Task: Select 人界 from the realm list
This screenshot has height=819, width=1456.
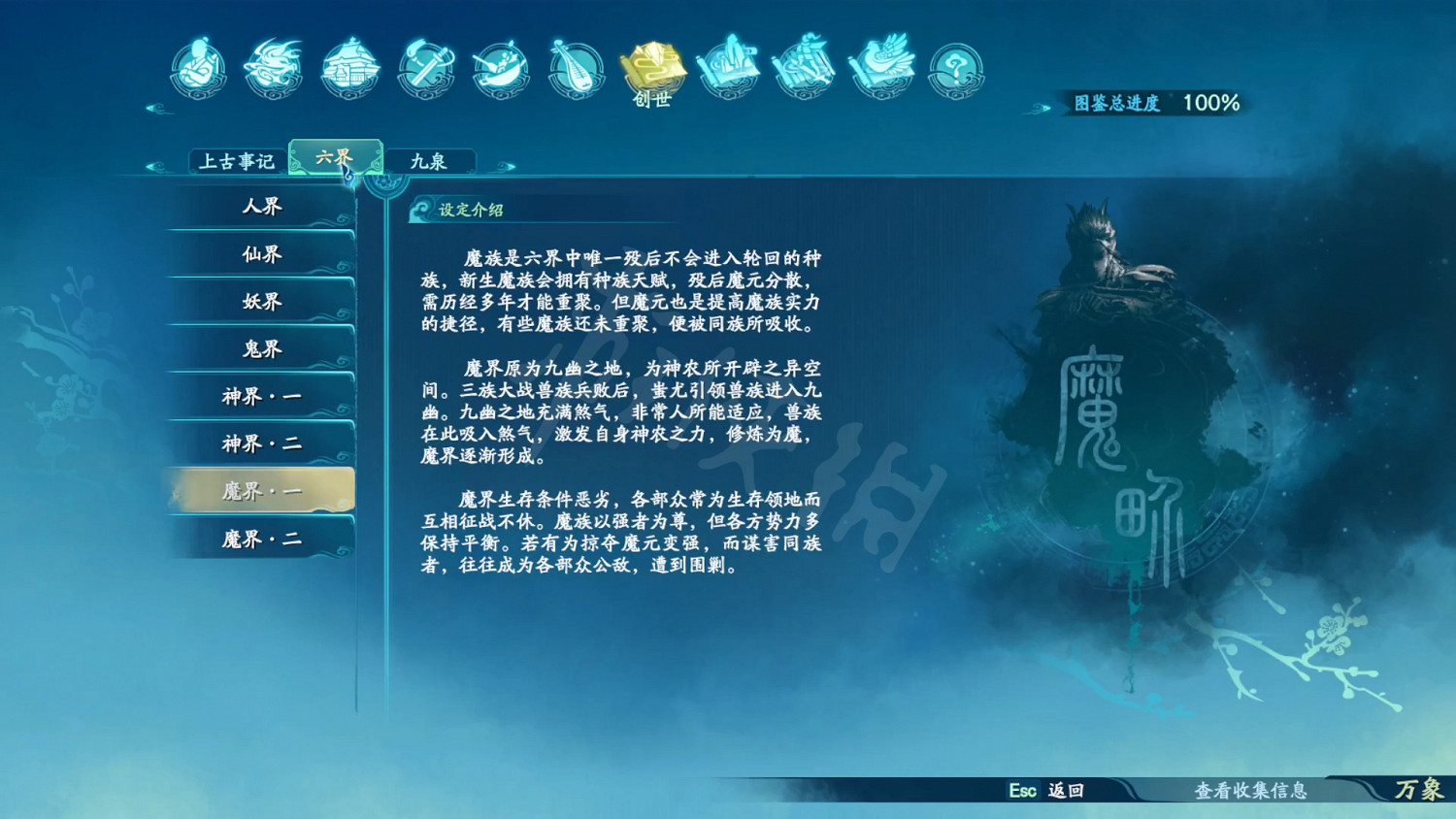Action: tap(260, 208)
